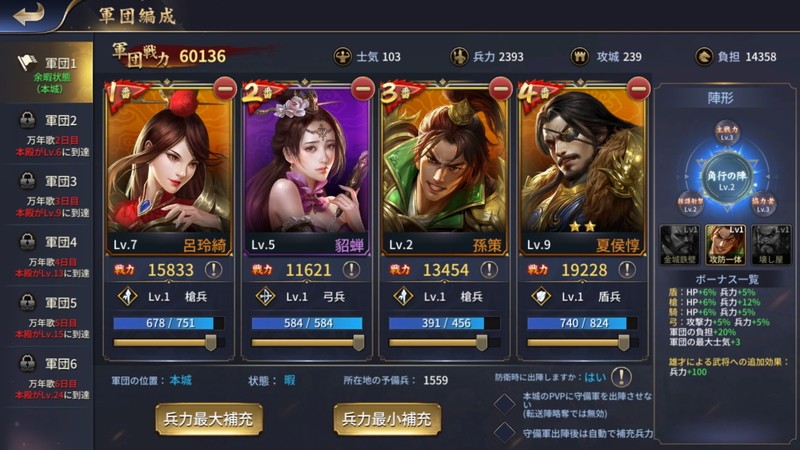This screenshot has width=800, height=450.
Task: Show defense sortie info exclamation icon
Action: coord(621,378)
